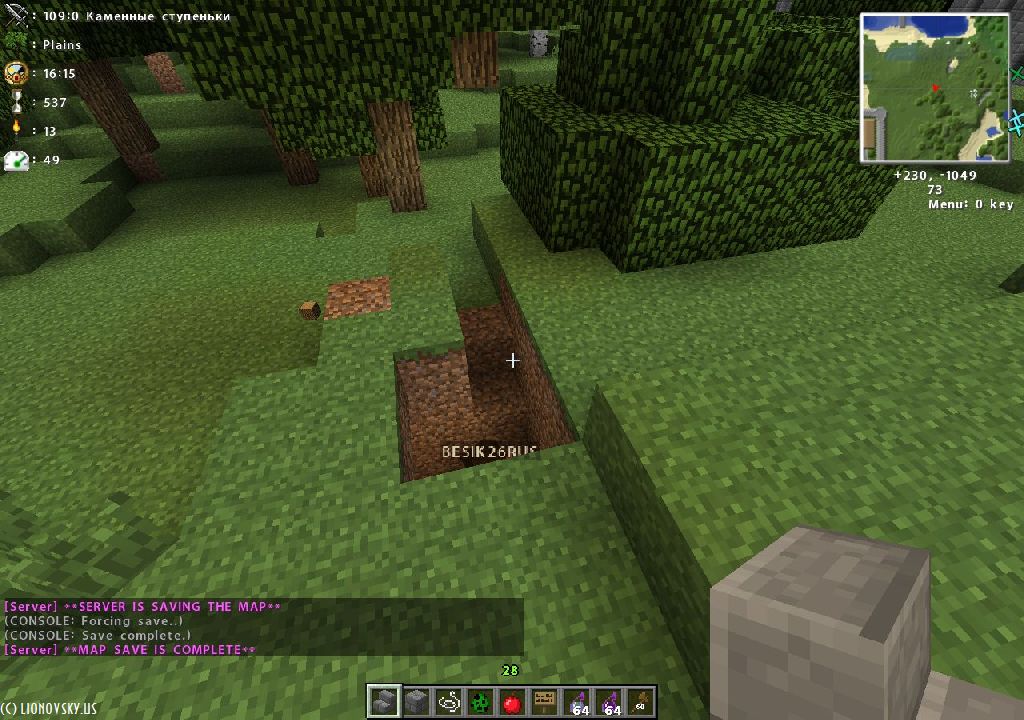This screenshot has width=1024, height=720.
Task: Choose the green creeper spawn egg slot
Action: coord(480,702)
